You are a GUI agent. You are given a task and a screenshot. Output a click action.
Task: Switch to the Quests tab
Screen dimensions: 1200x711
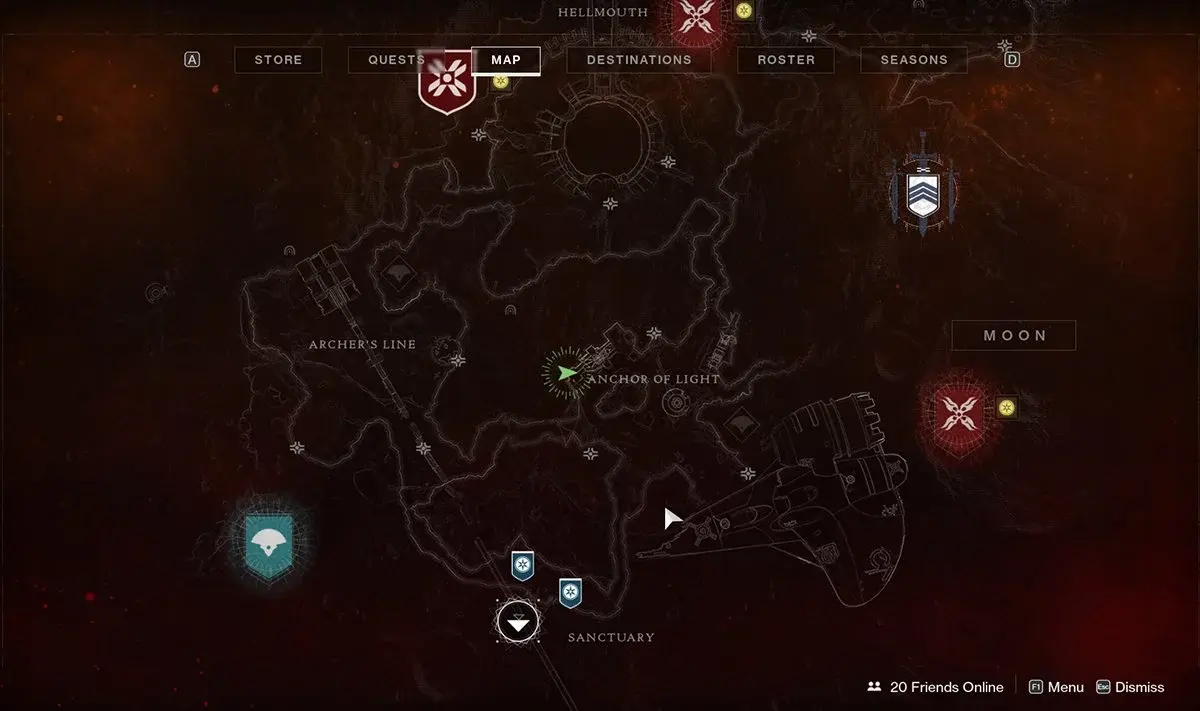396,60
